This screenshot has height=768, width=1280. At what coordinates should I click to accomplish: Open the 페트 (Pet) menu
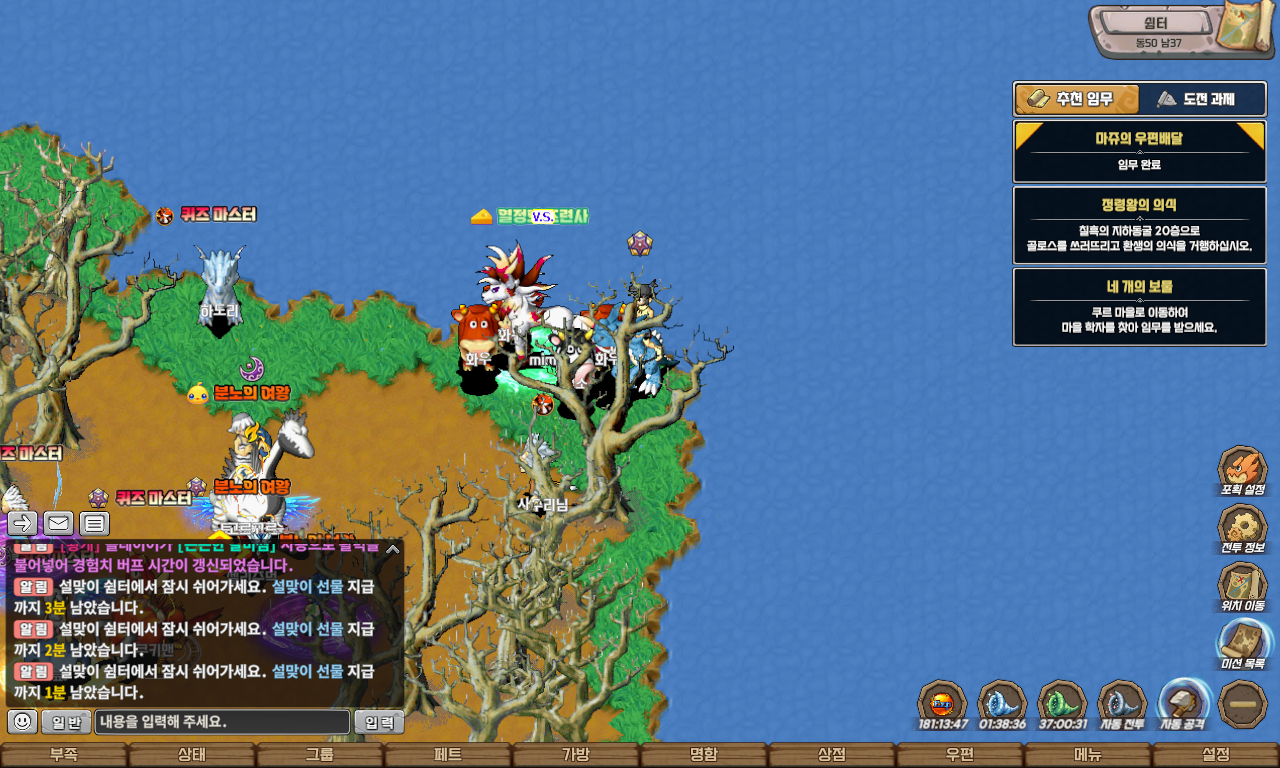point(448,755)
